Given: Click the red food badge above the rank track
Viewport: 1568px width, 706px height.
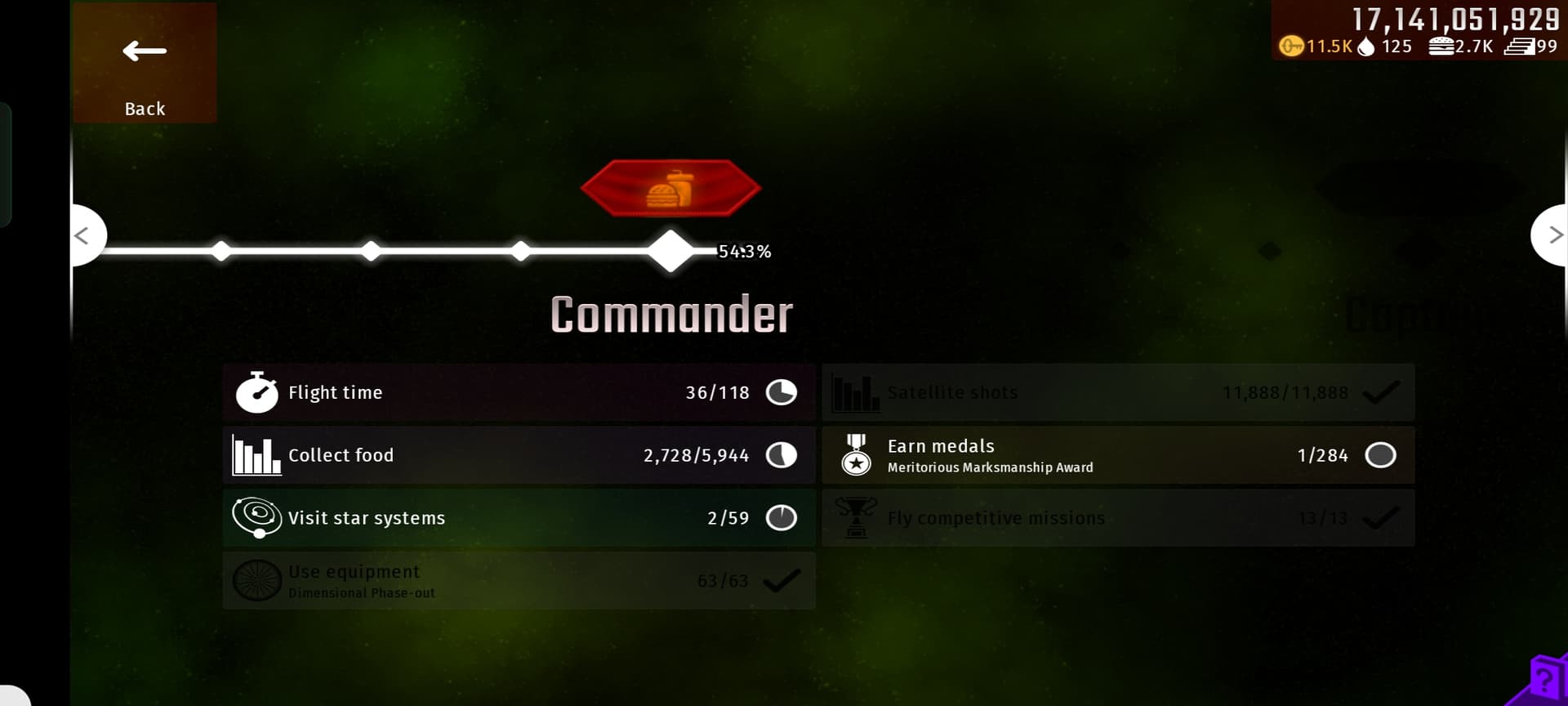Looking at the screenshot, I should point(670,189).
